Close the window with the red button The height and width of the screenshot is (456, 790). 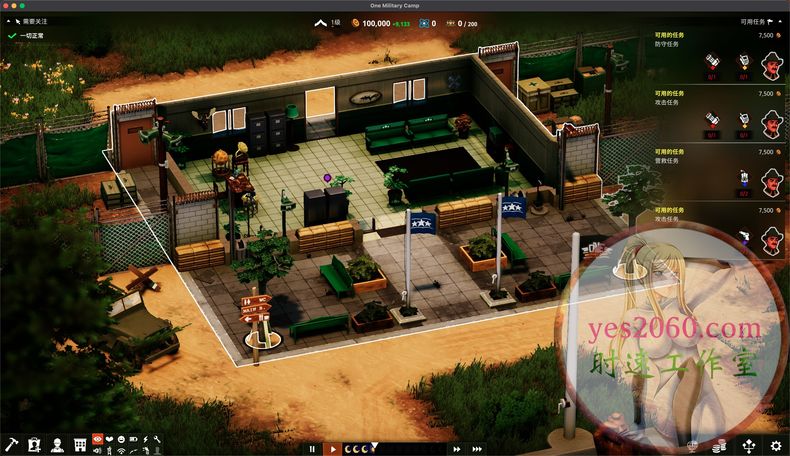8,5
